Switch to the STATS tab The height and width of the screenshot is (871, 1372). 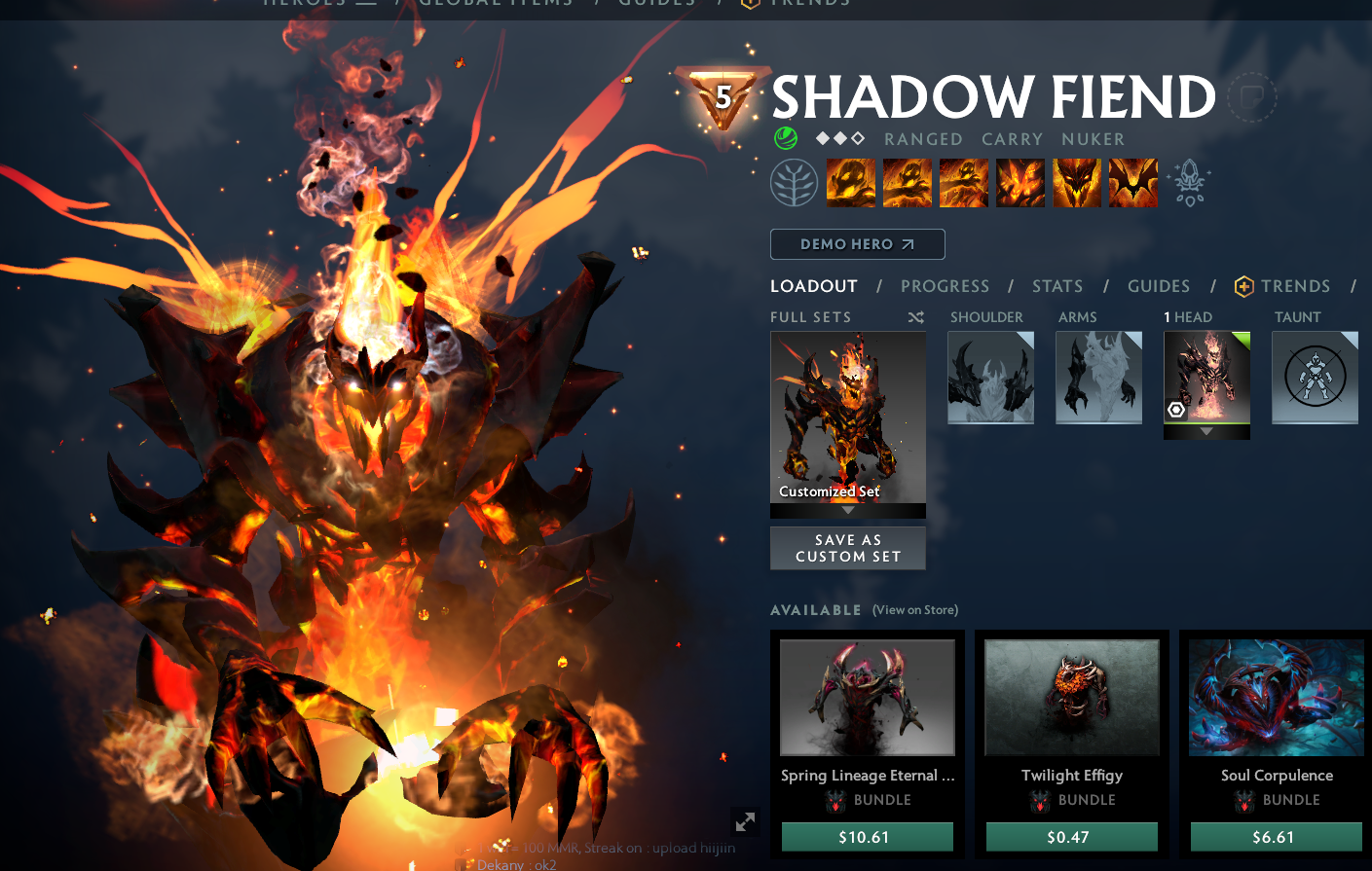click(x=1057, y=286)
